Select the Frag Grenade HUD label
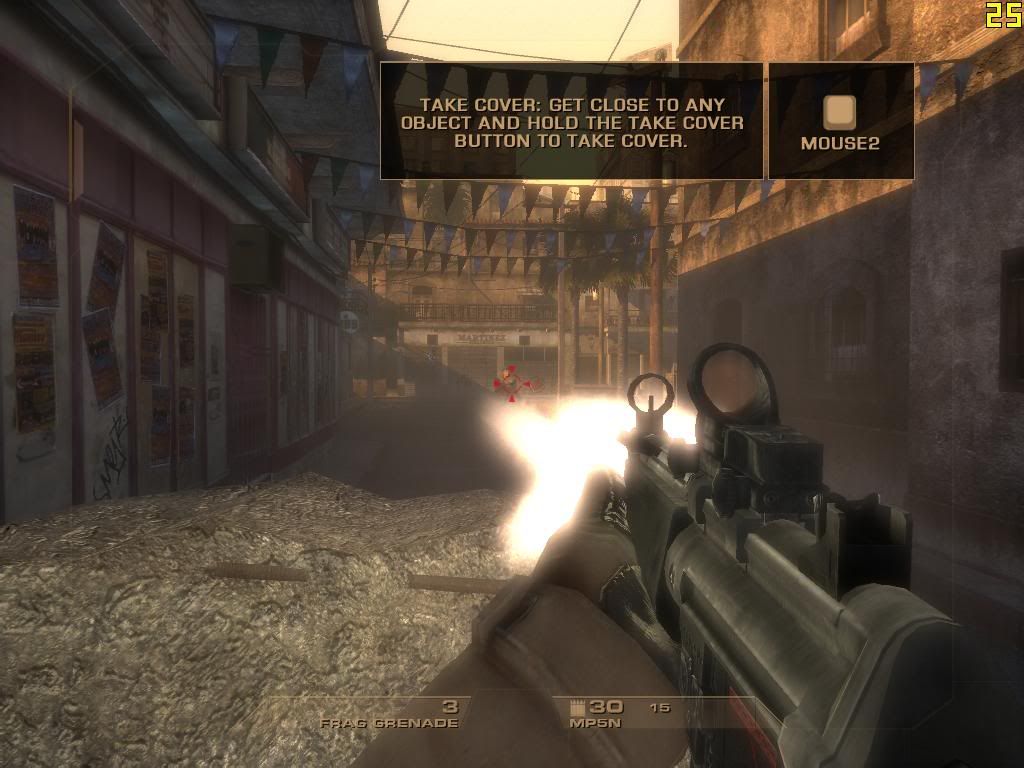The width and height of the screenshot is (1024, 768). tap(389, 722)
